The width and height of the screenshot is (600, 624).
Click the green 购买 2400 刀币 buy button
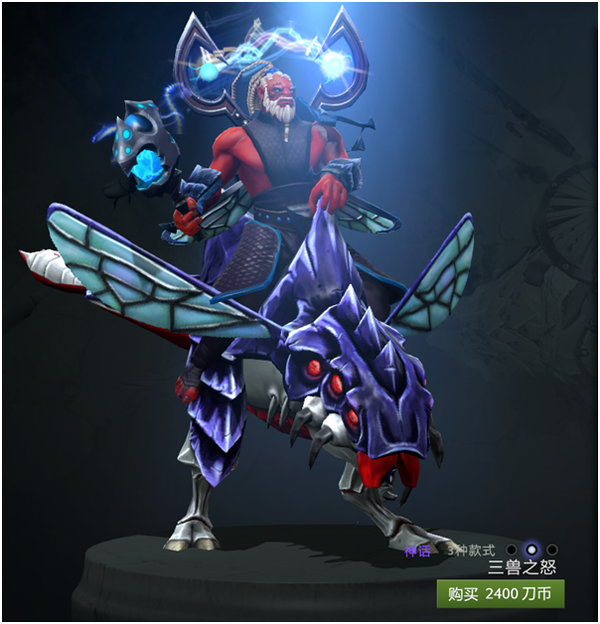[x=500, y=594]
